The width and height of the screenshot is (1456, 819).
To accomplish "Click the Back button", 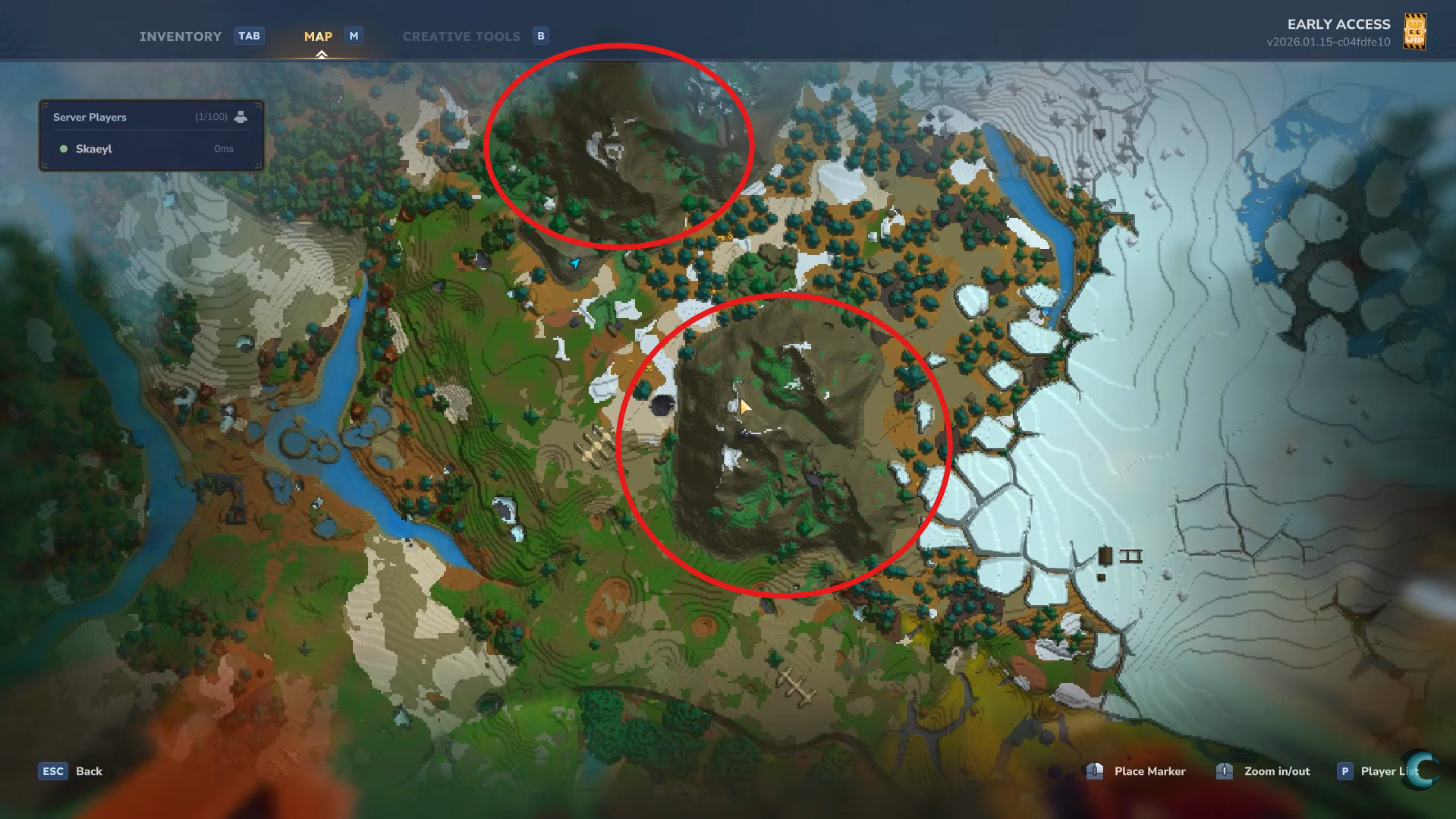I will click(89, 770).
